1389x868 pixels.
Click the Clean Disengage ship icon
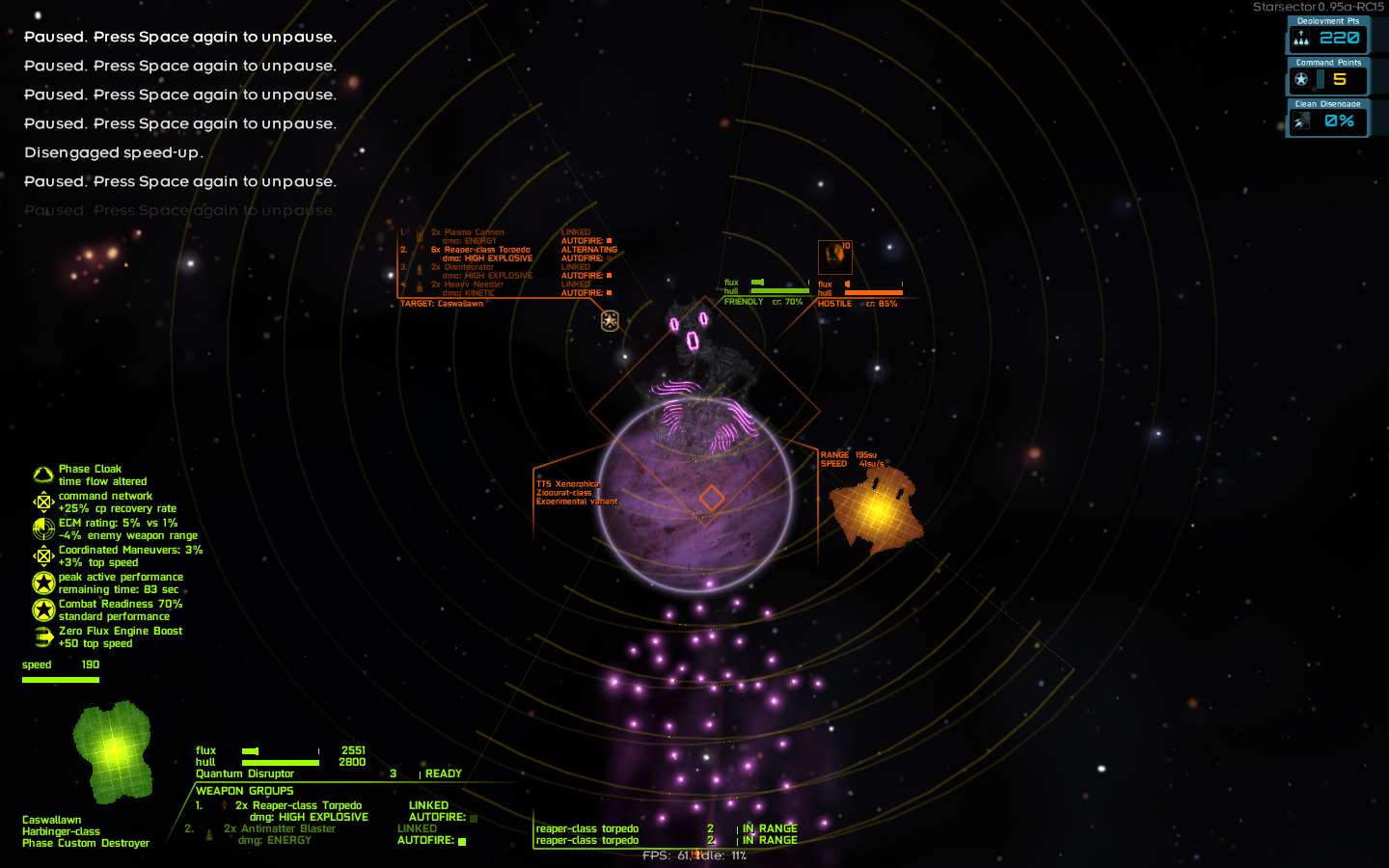tap(1300, 121)
